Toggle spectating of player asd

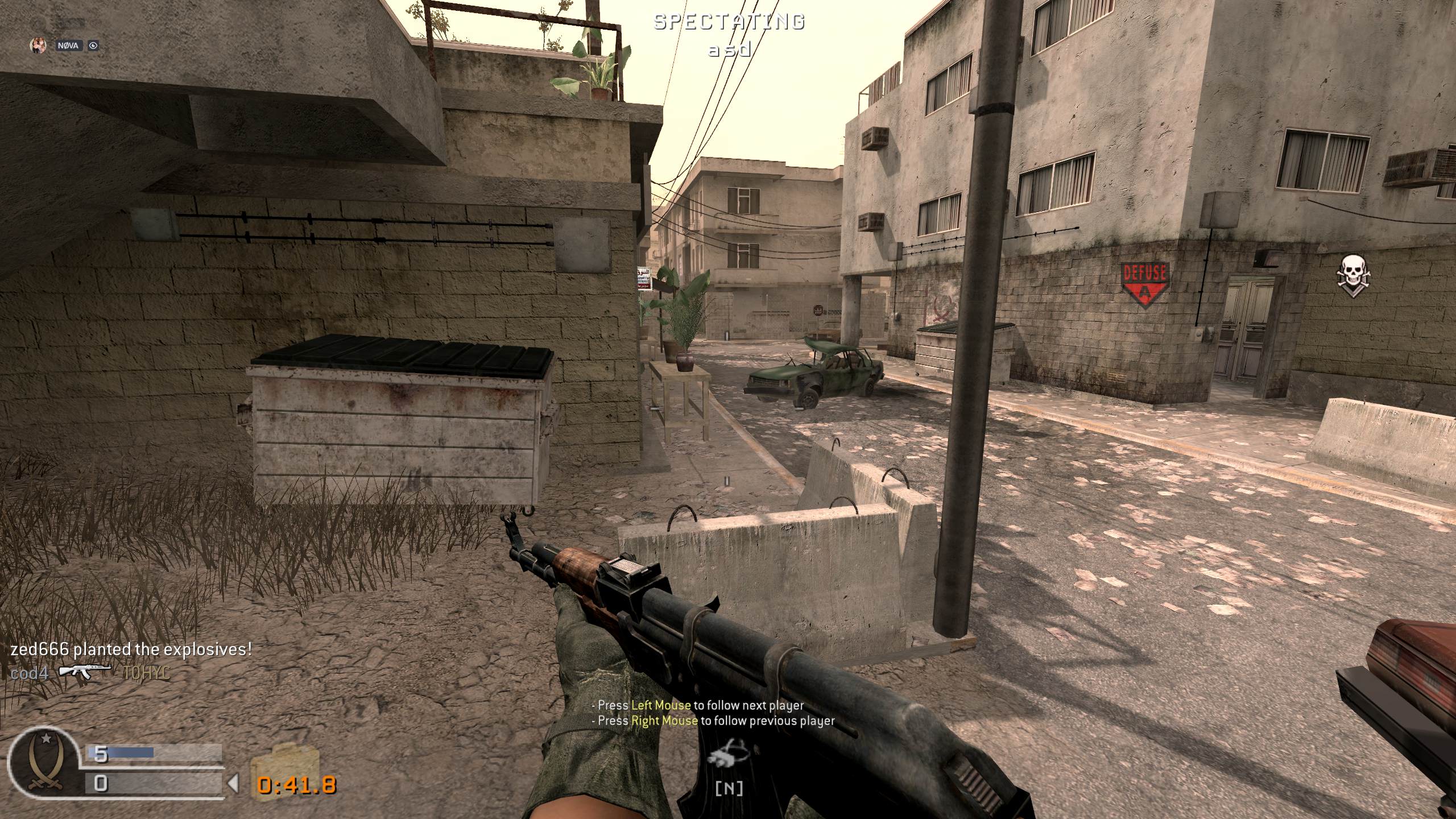pyautogui.click(x=728, y=50)
